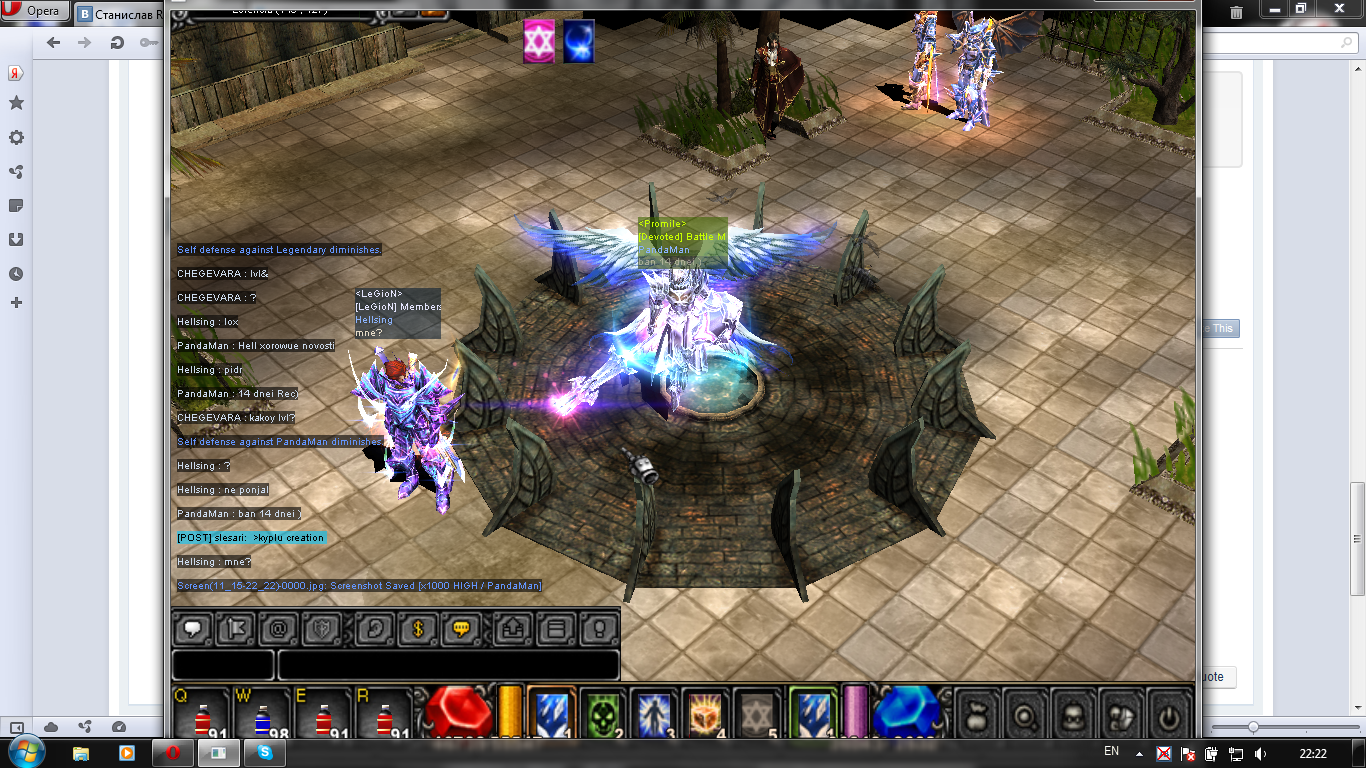The width and height of the screenshot is (1366, 768).
Task: Toggle the gold dollar sign button
Action: tap(418, 629)
